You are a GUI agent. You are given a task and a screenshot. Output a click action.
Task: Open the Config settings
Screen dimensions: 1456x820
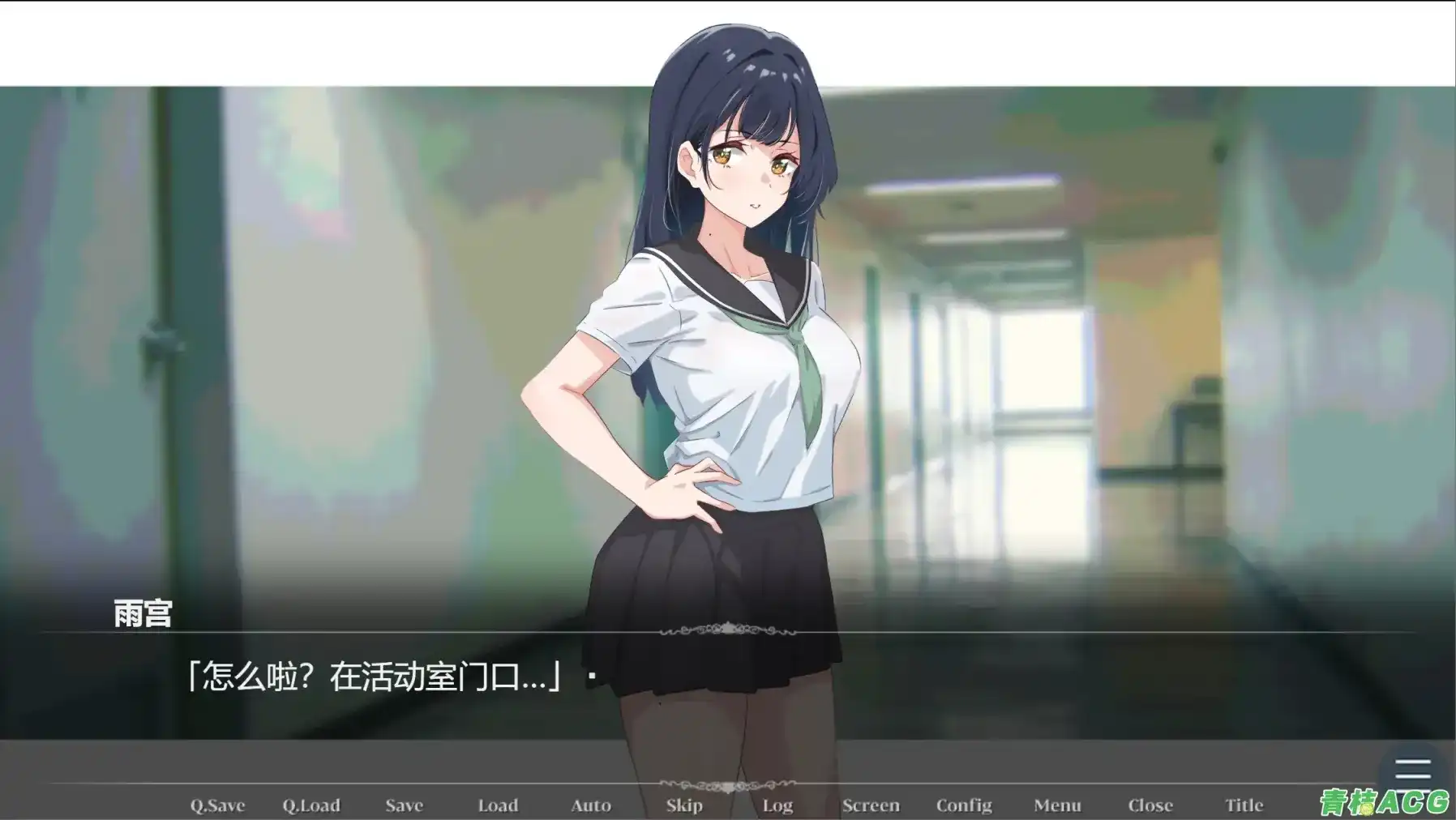tap(965, 805)
